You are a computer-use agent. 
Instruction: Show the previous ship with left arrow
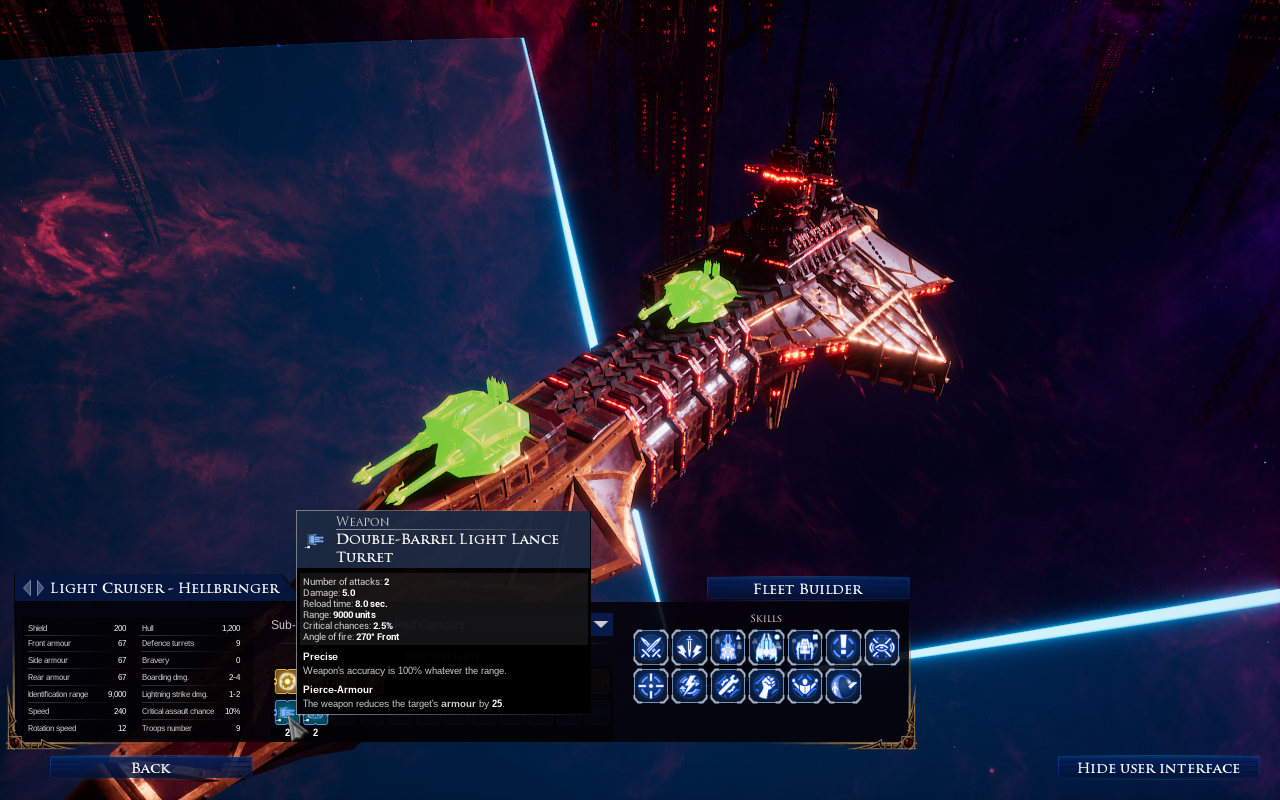click(27, 588)
